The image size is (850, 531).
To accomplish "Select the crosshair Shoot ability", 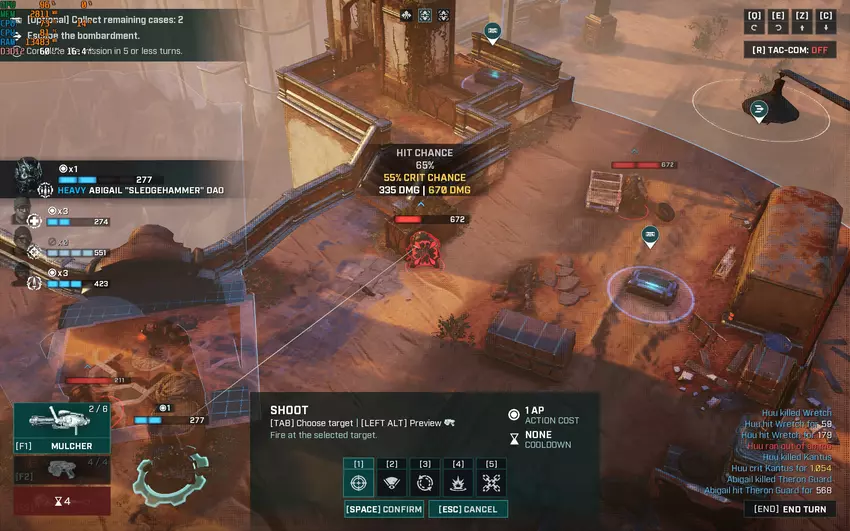I will [x=359, y=483].
